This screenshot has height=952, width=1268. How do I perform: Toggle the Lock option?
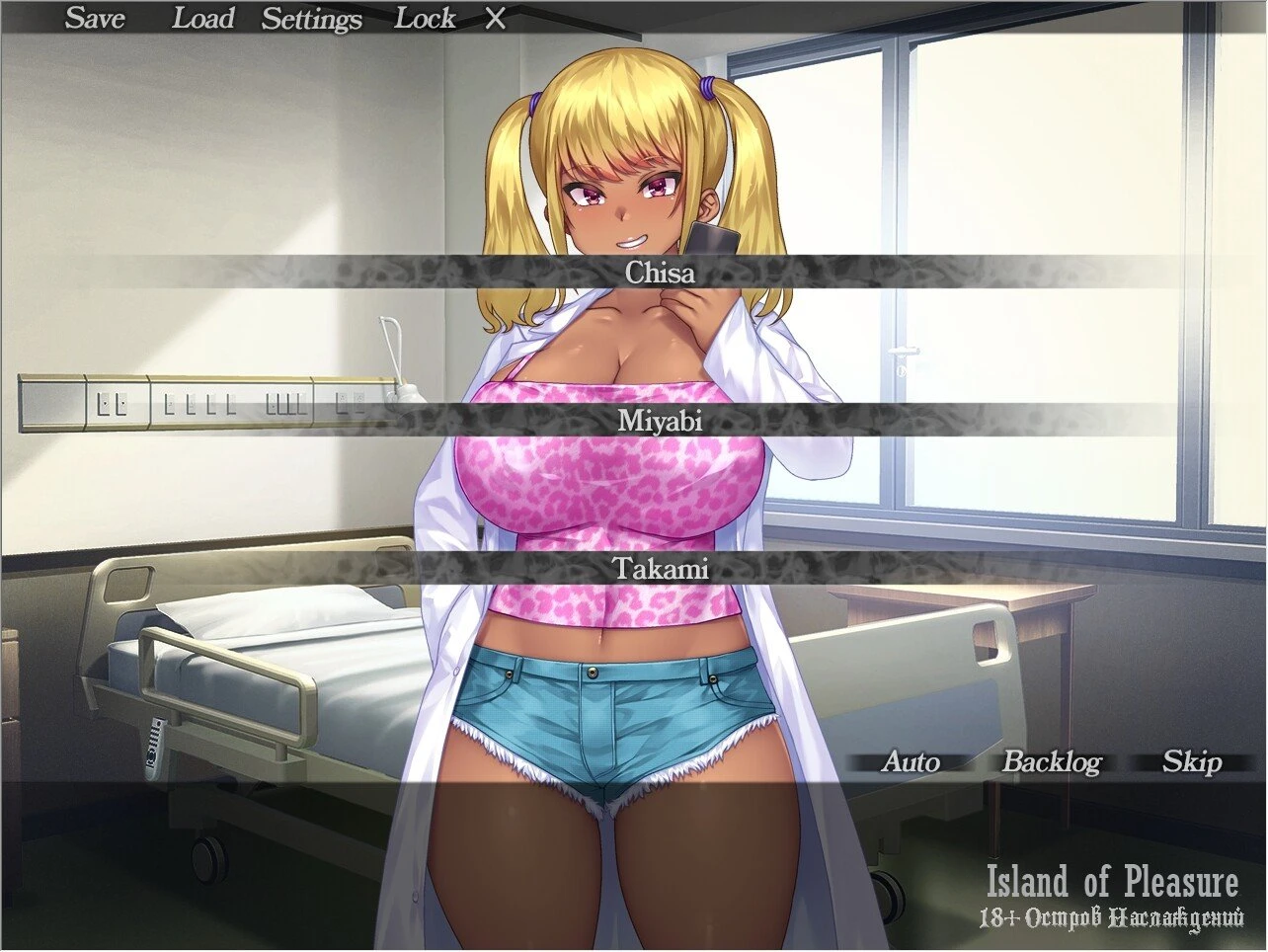(425, 18)
